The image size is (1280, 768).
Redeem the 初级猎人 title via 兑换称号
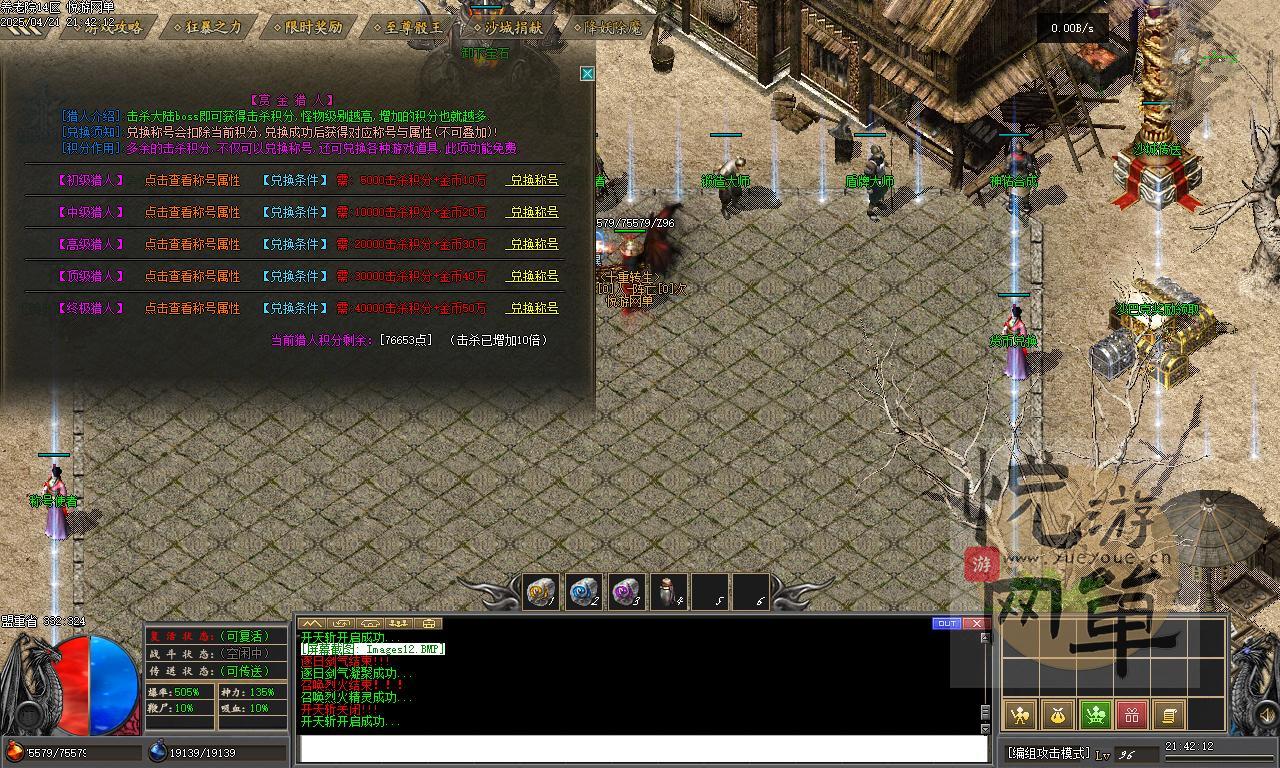(x=534, y=181)
